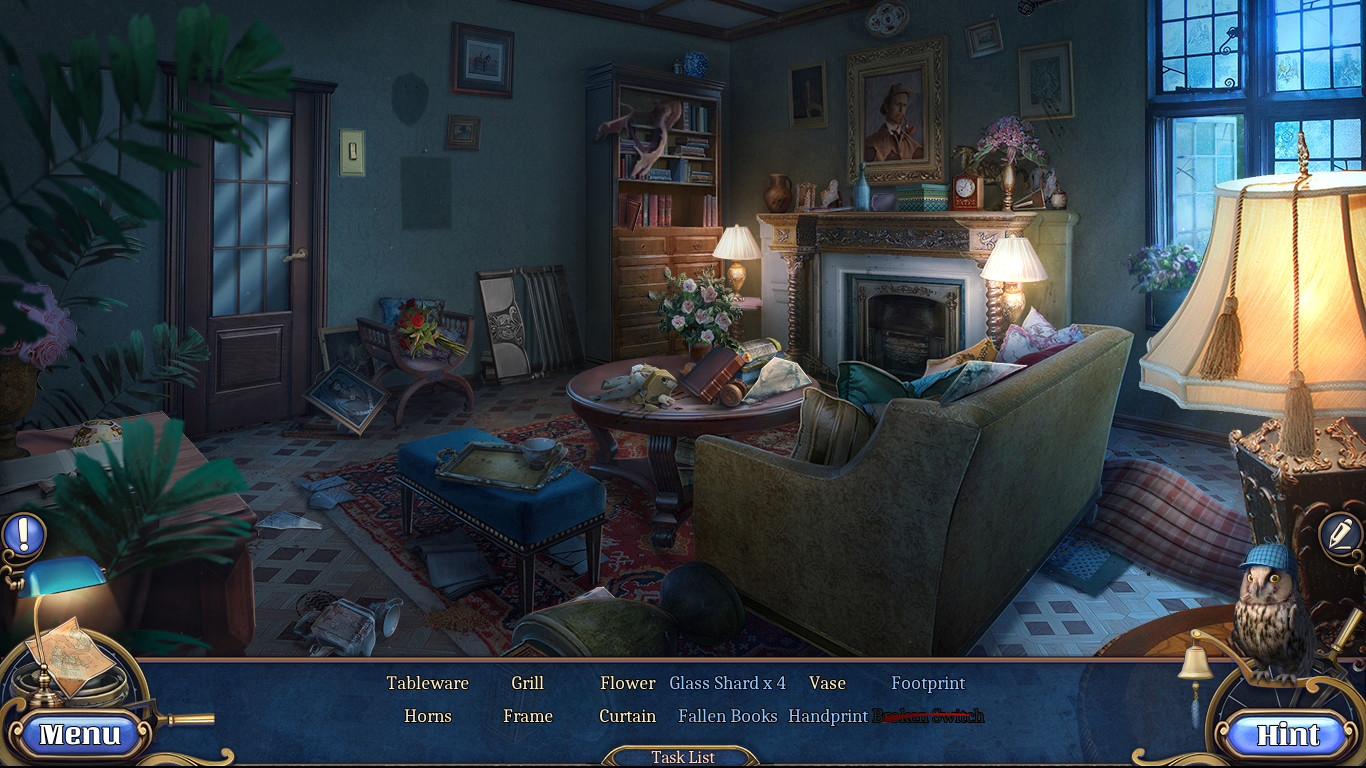Select "Tableware" in the word list

pyautogui.click(x=427, y=683)
